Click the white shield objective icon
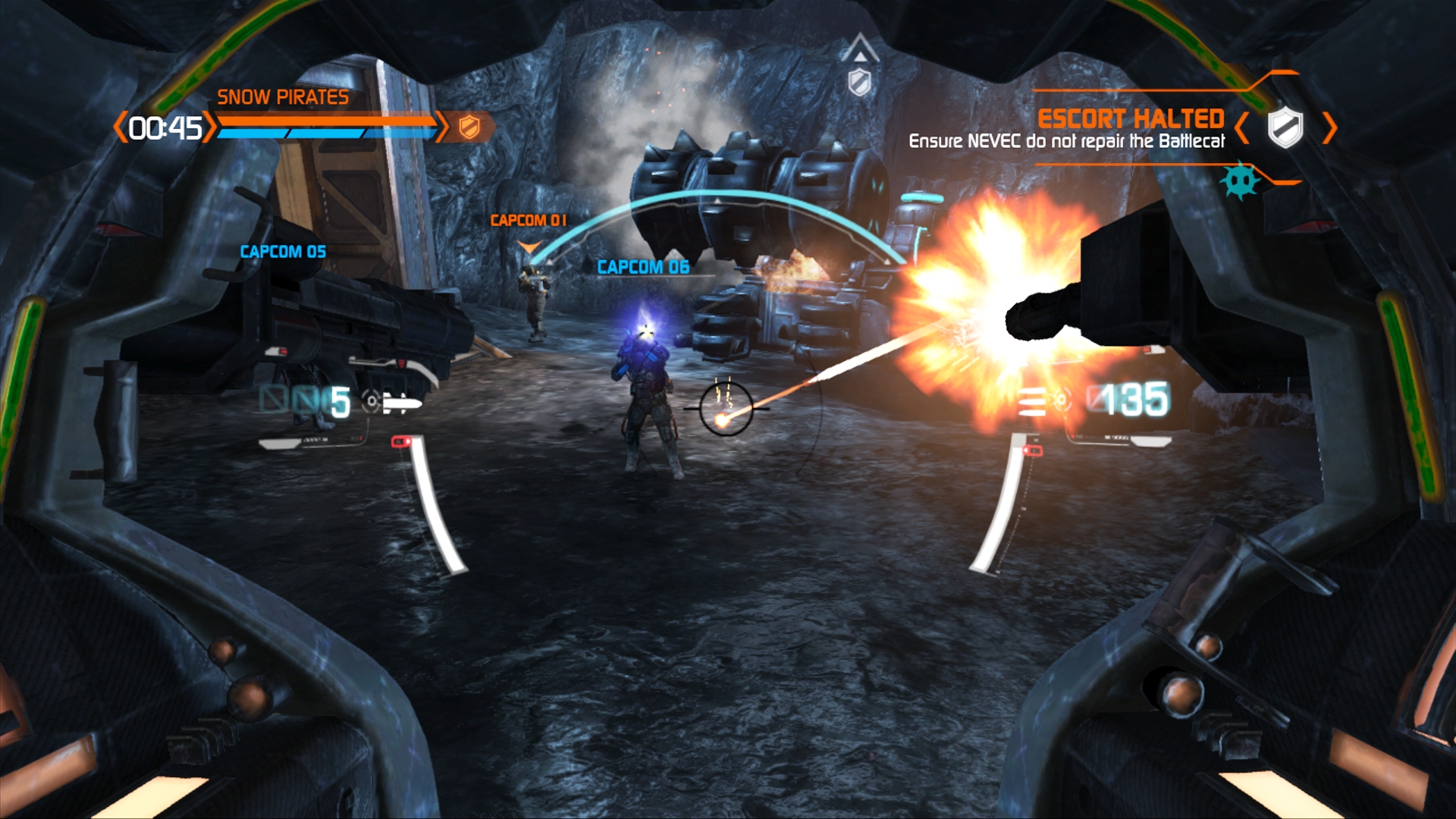 pos(1285,127)
